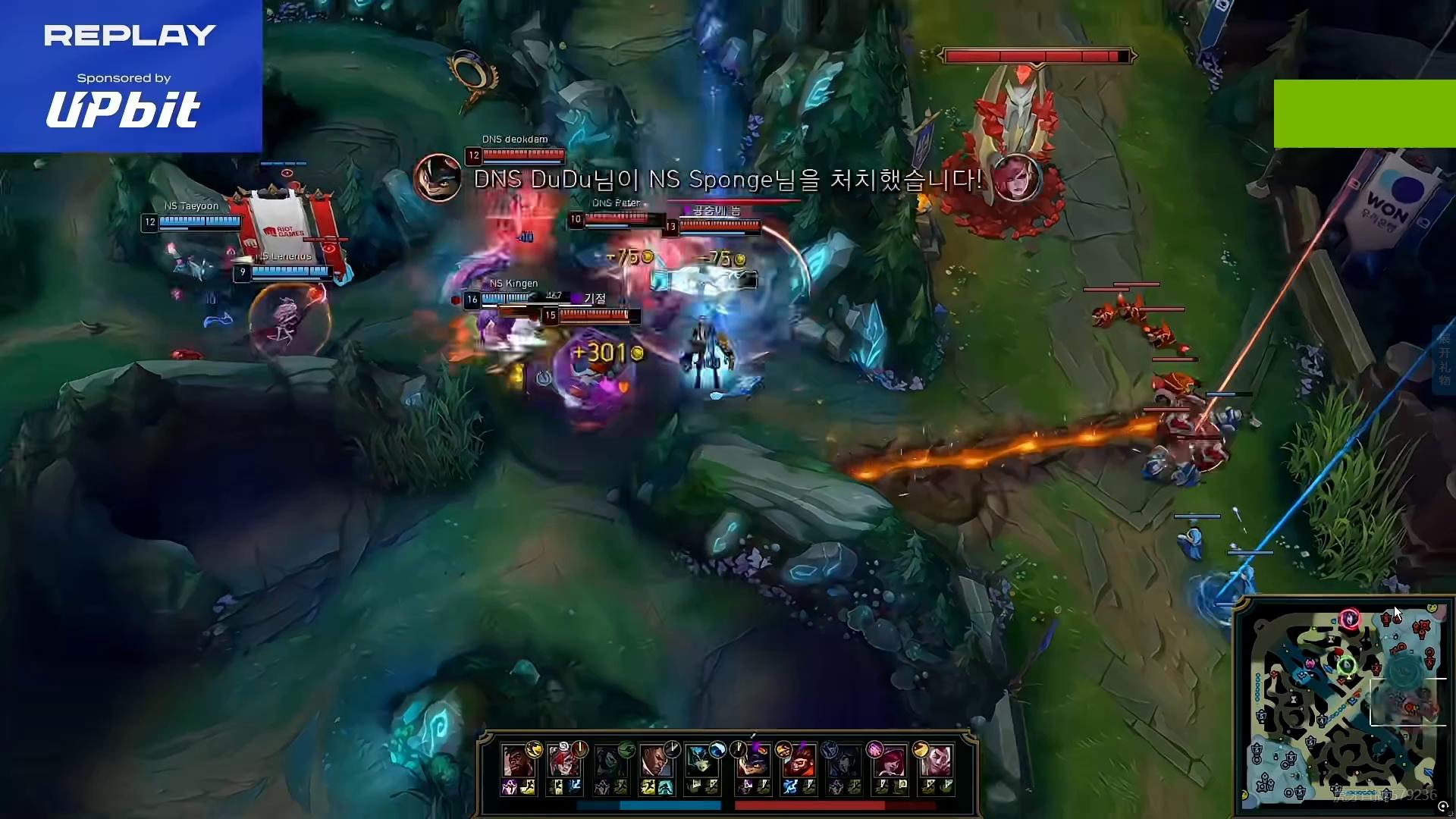Select the red-haired champion portrait beside it
The height and width of the screenshot is (819, 1456).
561,760
